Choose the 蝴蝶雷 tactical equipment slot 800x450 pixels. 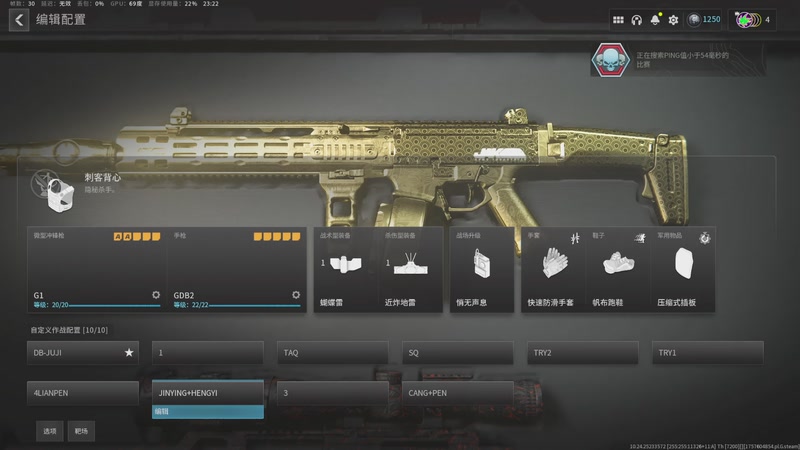click(341, 270)
